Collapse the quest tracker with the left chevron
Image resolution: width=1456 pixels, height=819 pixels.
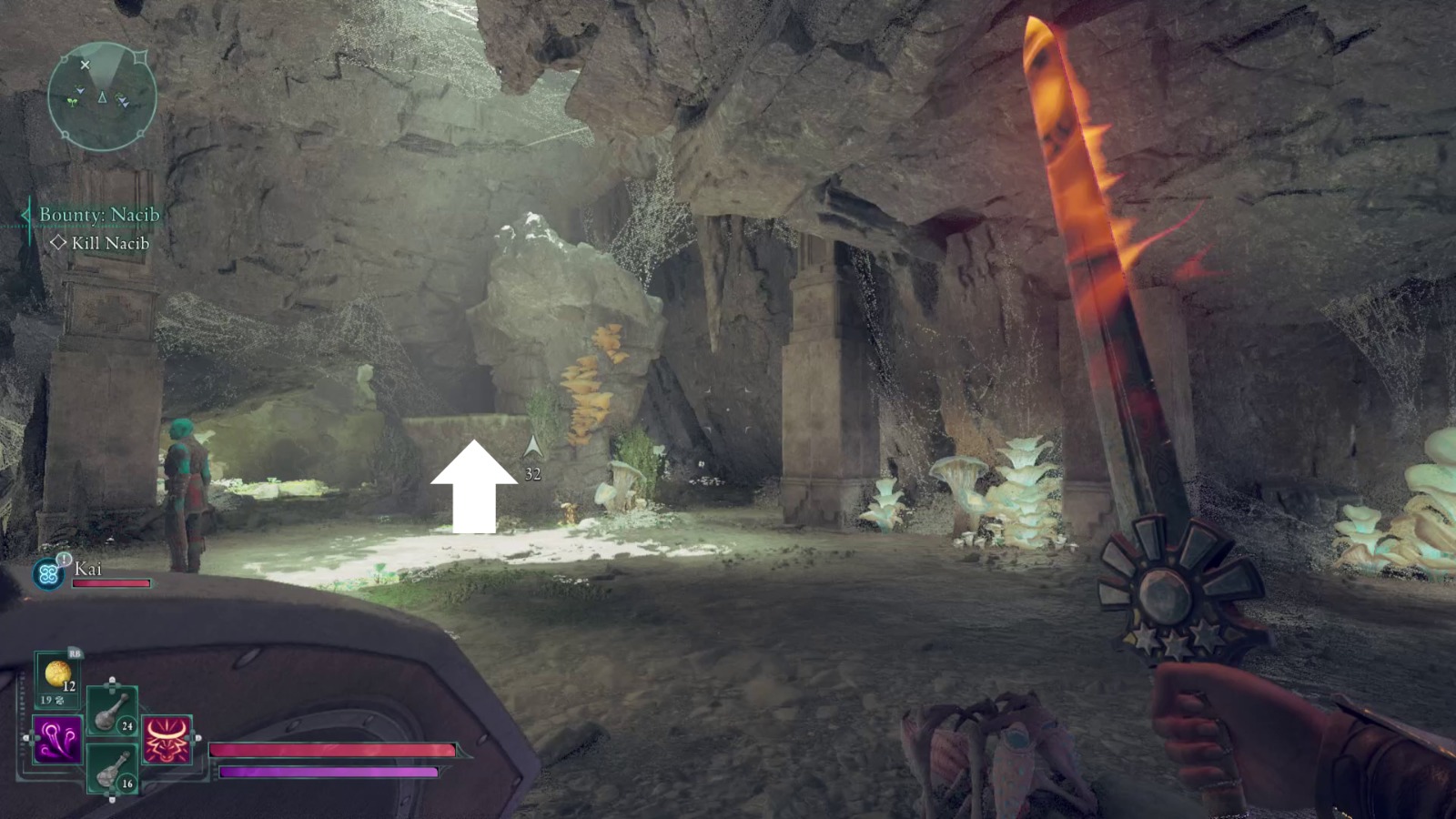[25, 217]
